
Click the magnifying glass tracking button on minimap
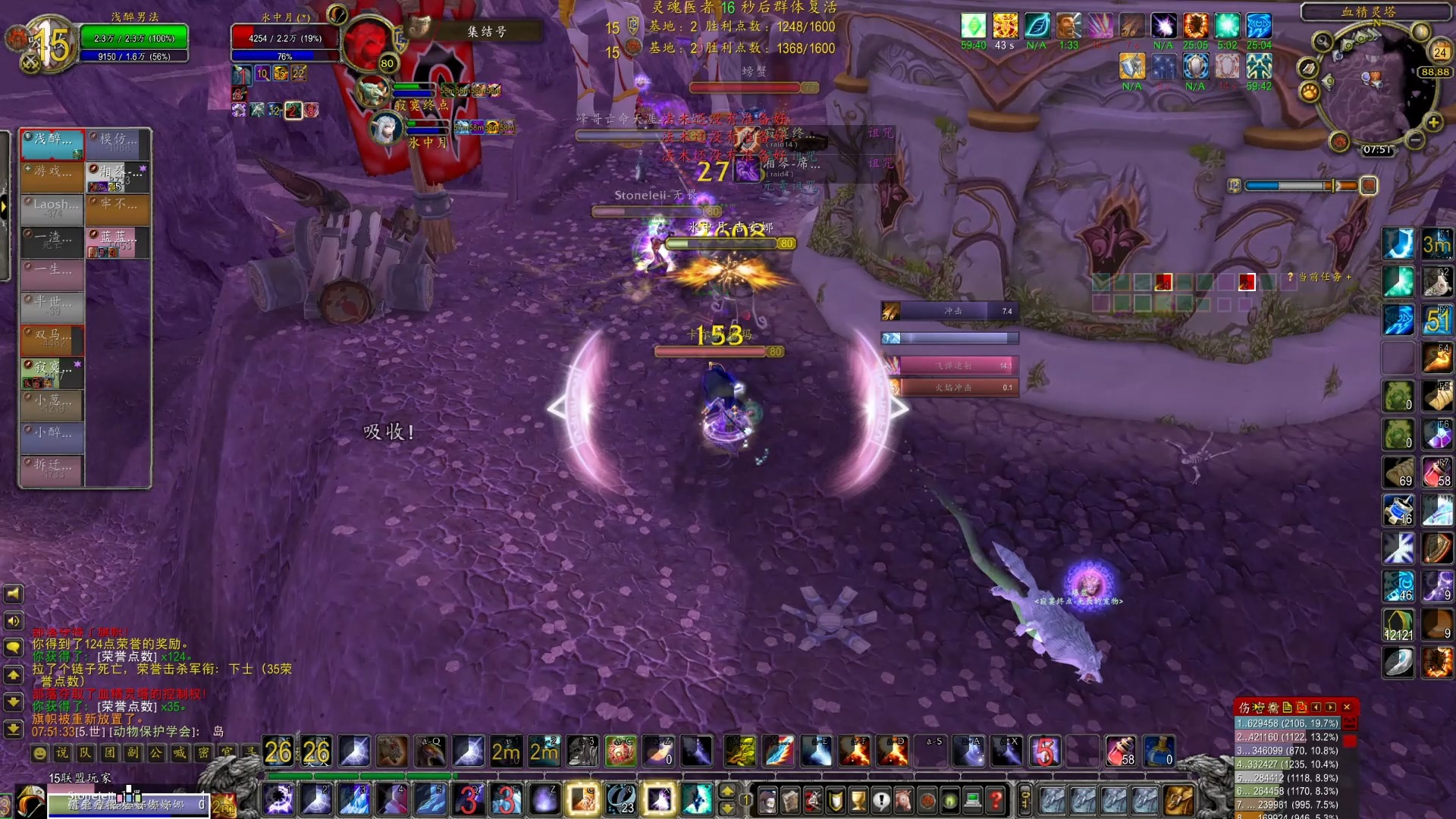point(1323,42)
